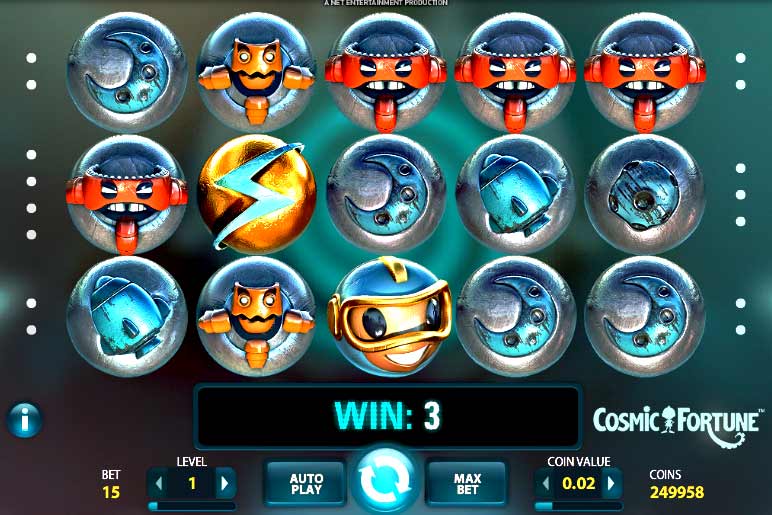Screen dimensions: 772x515
Task: Start Auto Play mode
Action: tap(306, 484)
